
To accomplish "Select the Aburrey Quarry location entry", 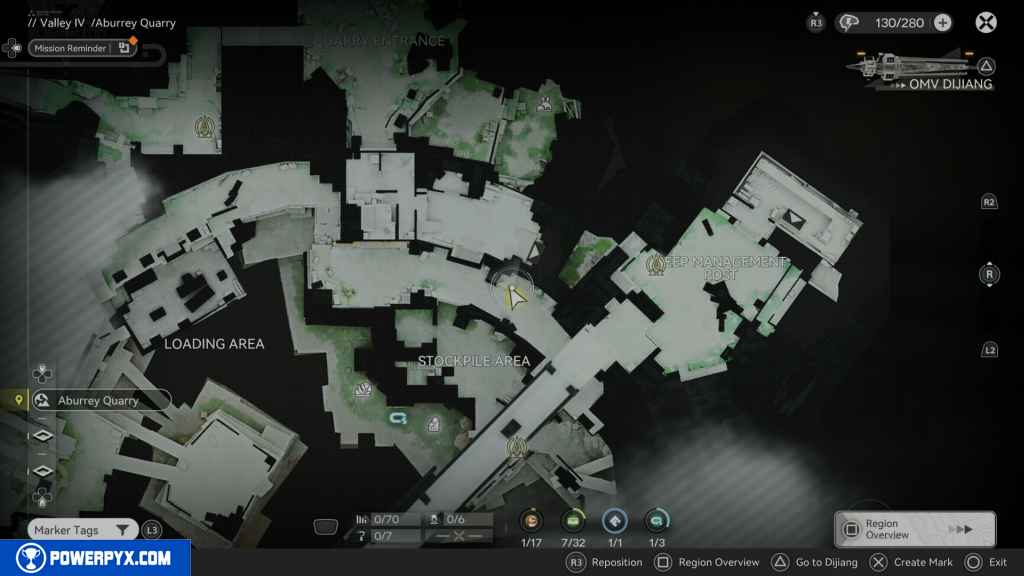I will 99,400.
